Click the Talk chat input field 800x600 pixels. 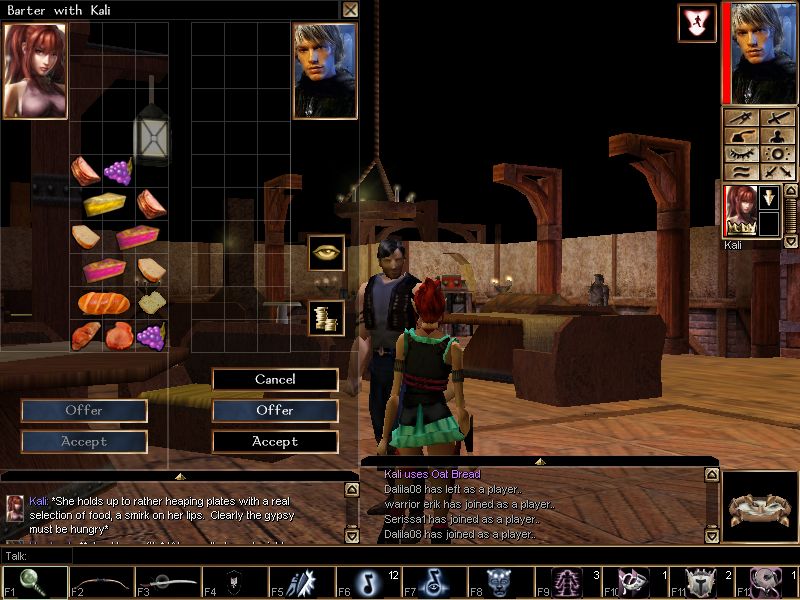point(400,556)
